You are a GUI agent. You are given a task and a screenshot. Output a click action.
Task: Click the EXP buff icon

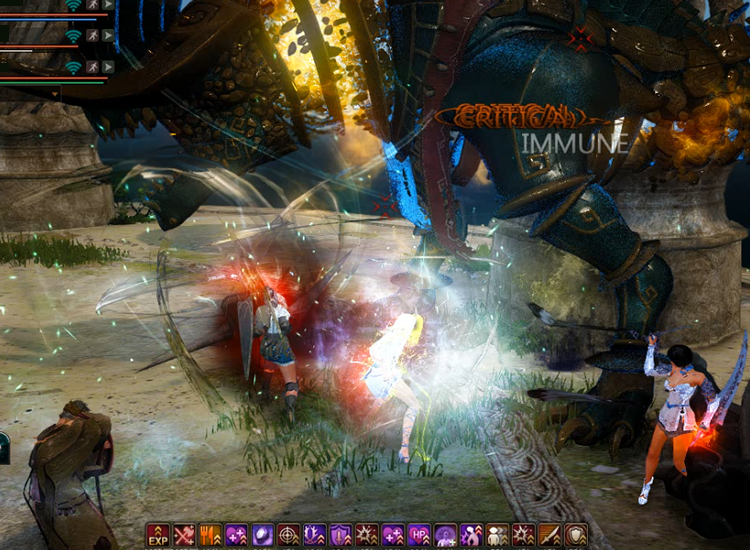[x=158, y=535]
